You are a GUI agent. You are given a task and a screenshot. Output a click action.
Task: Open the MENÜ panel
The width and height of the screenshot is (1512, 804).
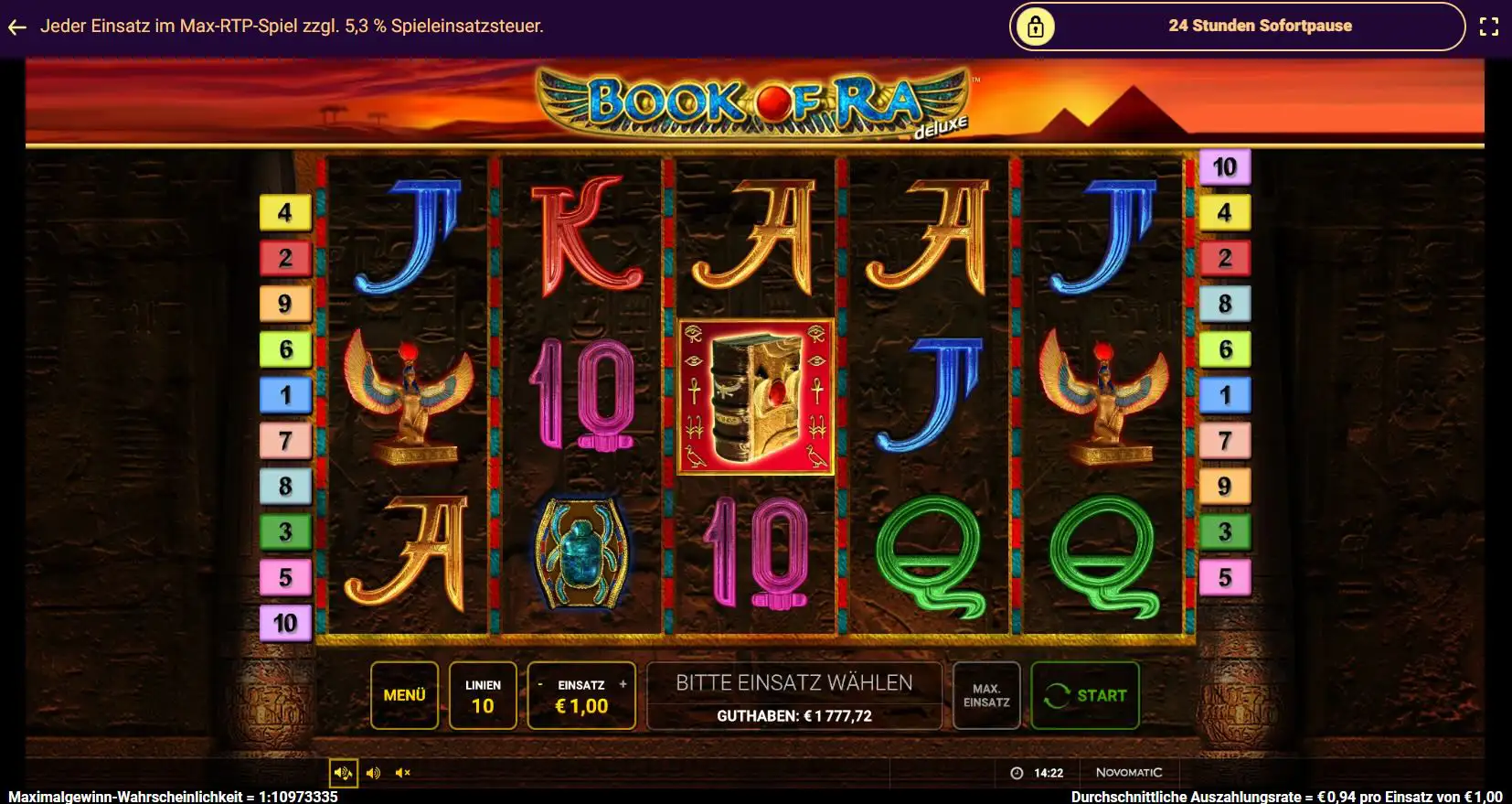pyautogui.click(x=405, y=695)
